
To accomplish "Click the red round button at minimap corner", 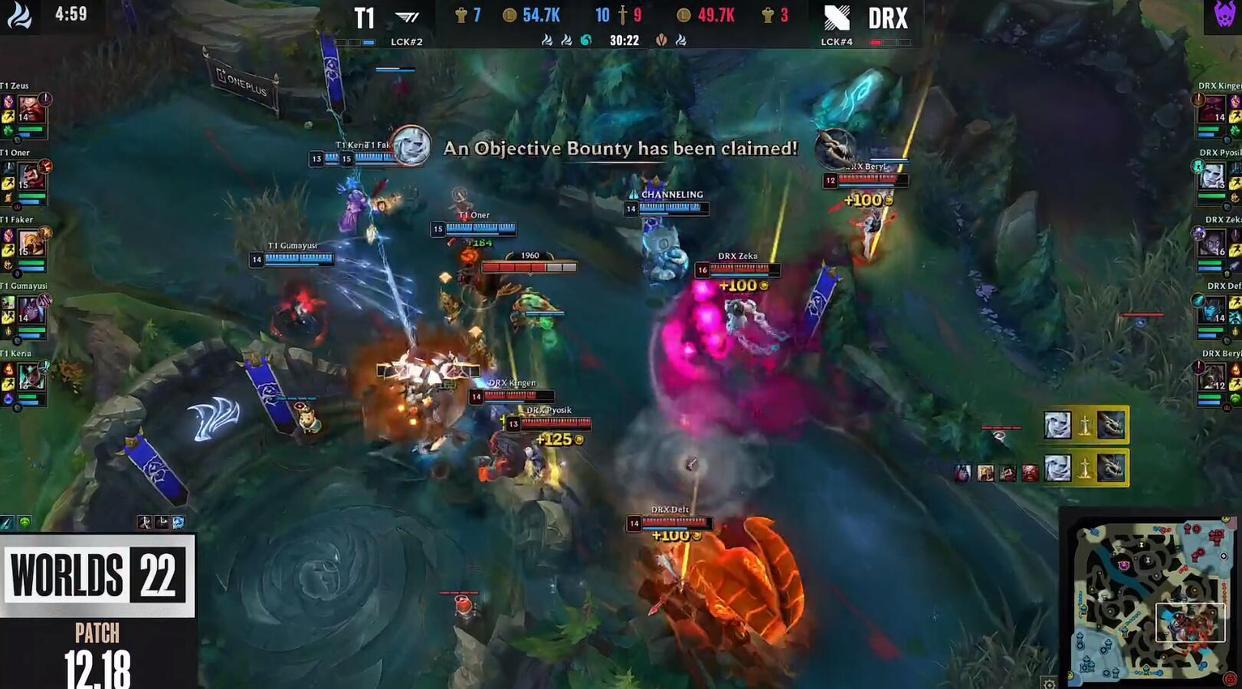I will click(x=1229, y=679).
